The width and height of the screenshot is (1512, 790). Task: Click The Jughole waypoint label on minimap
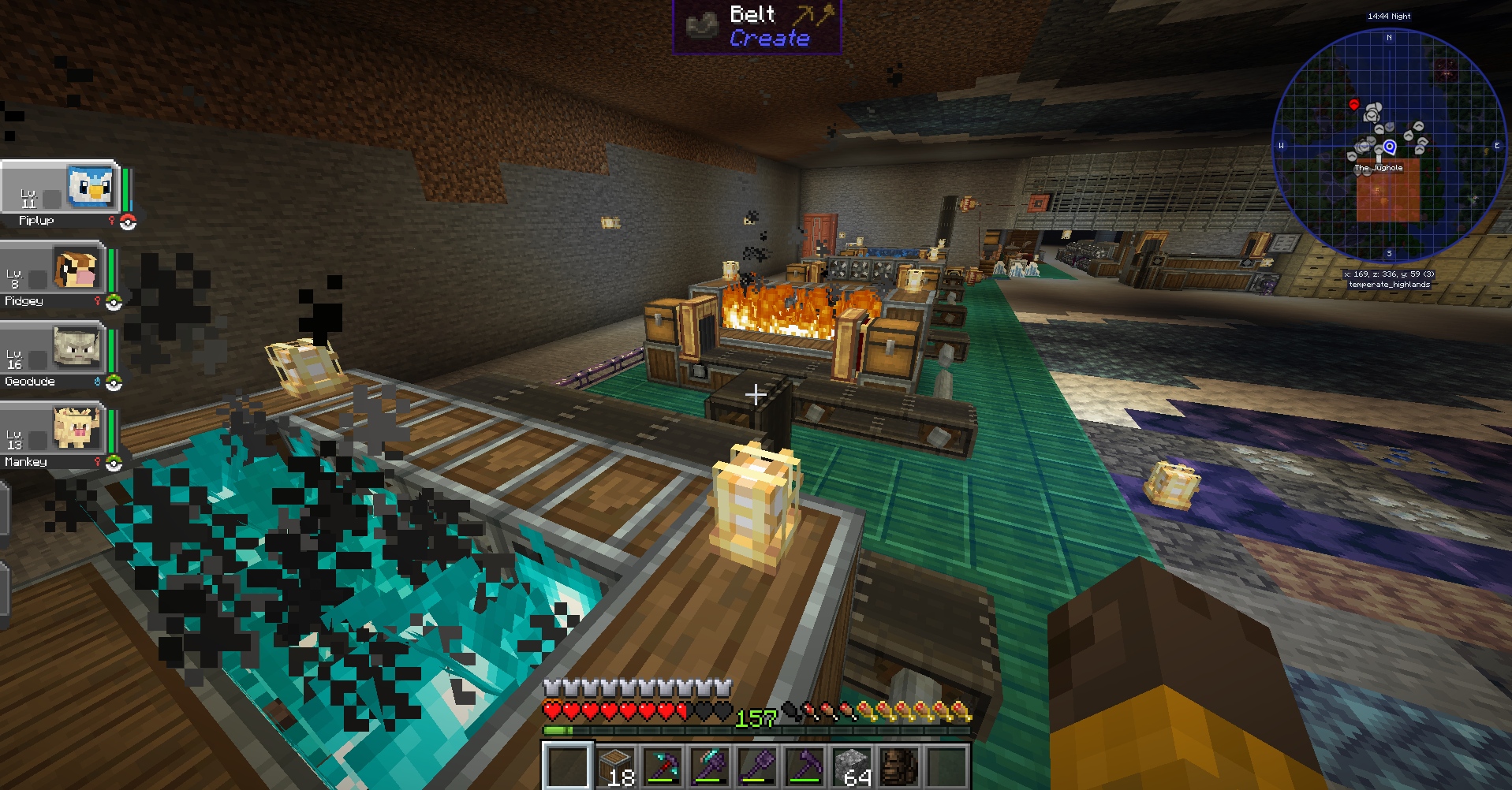coord(1379,168)
